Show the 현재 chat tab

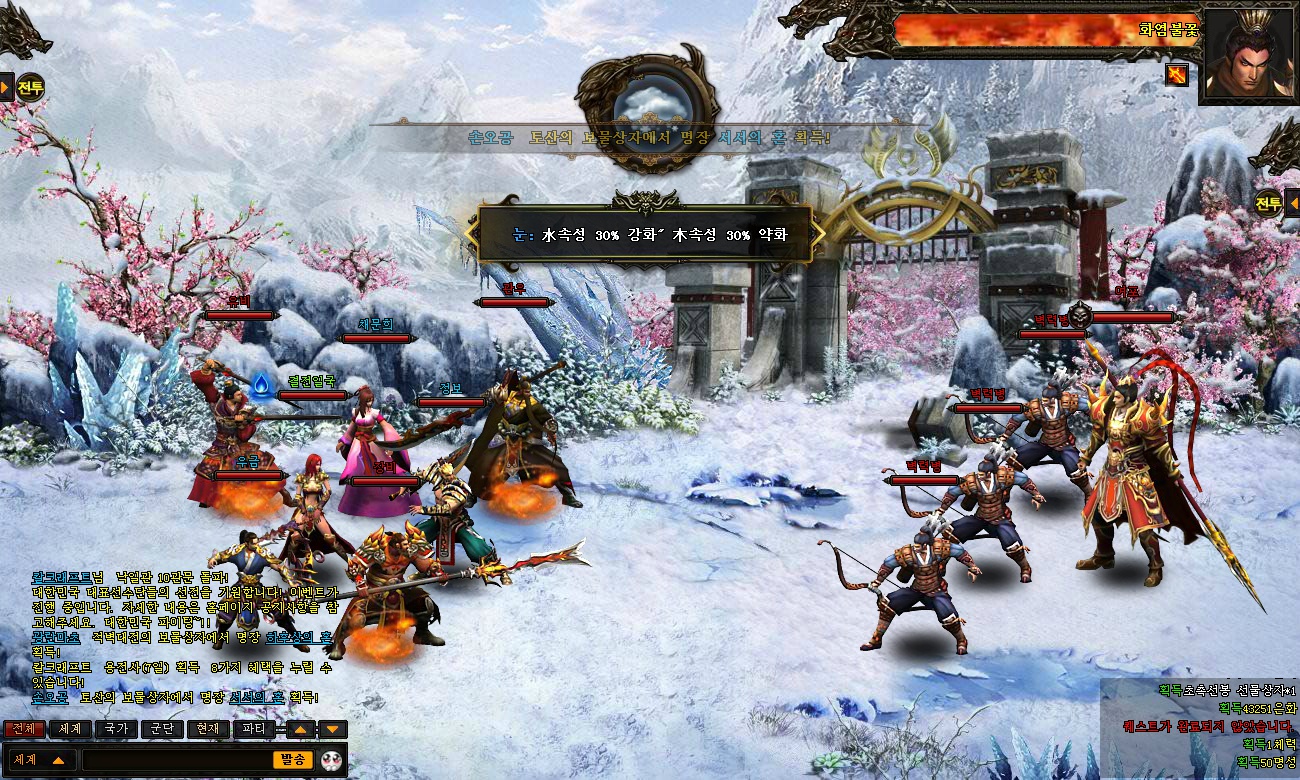(207, 729)
